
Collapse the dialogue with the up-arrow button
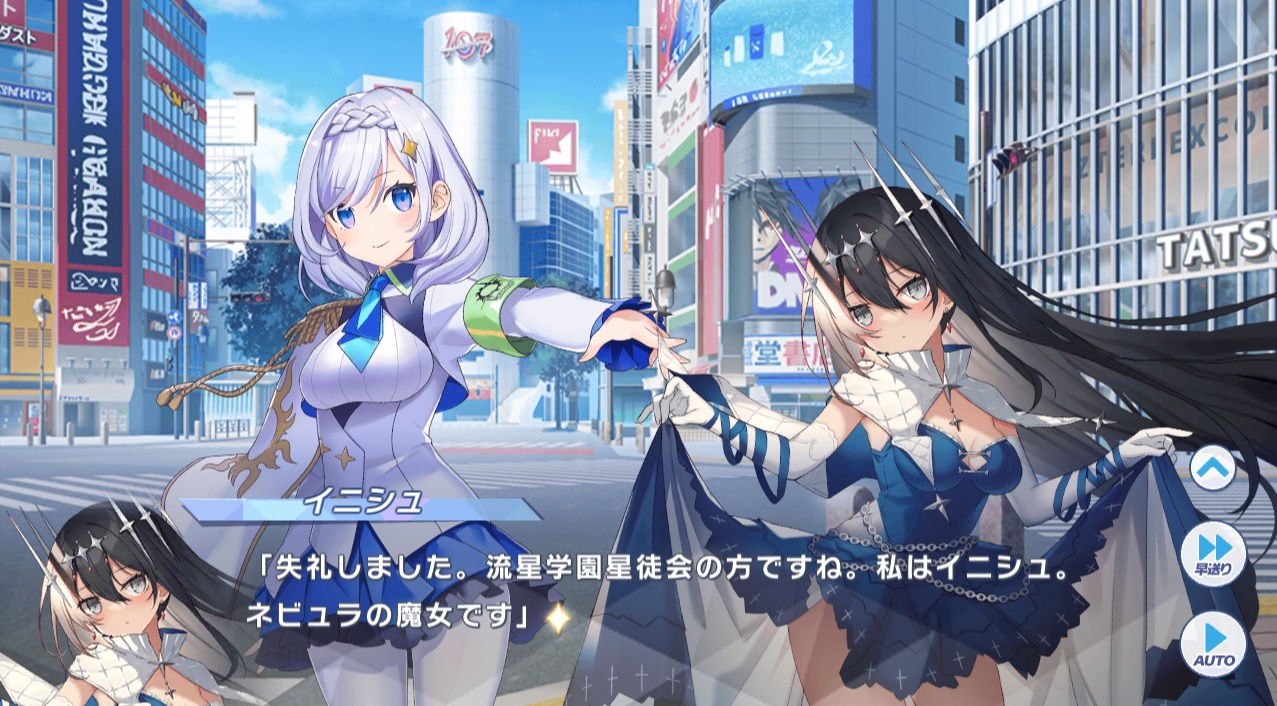pos(1213,467)
